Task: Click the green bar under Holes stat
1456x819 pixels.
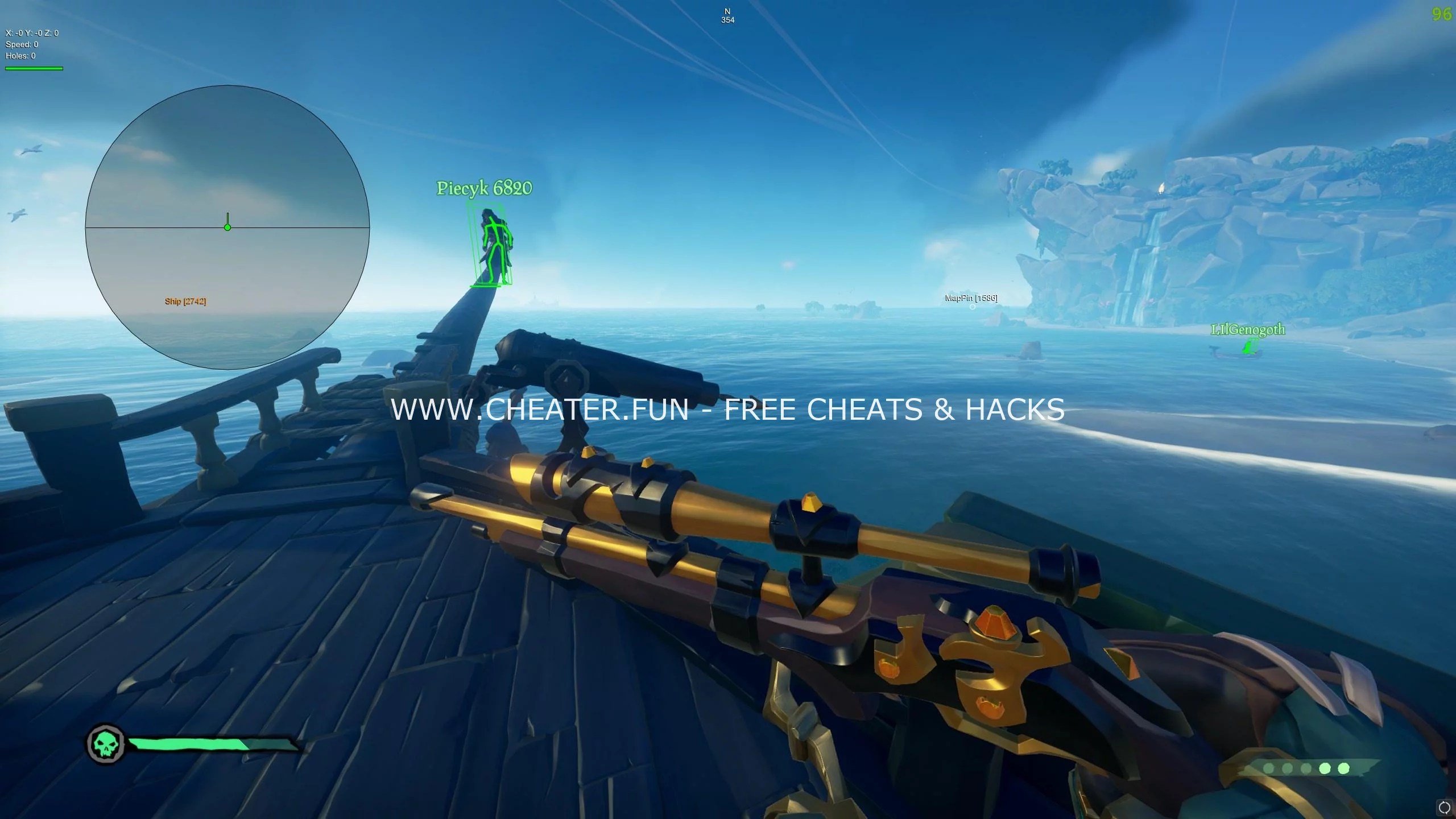Action: (x=33, y=68)
